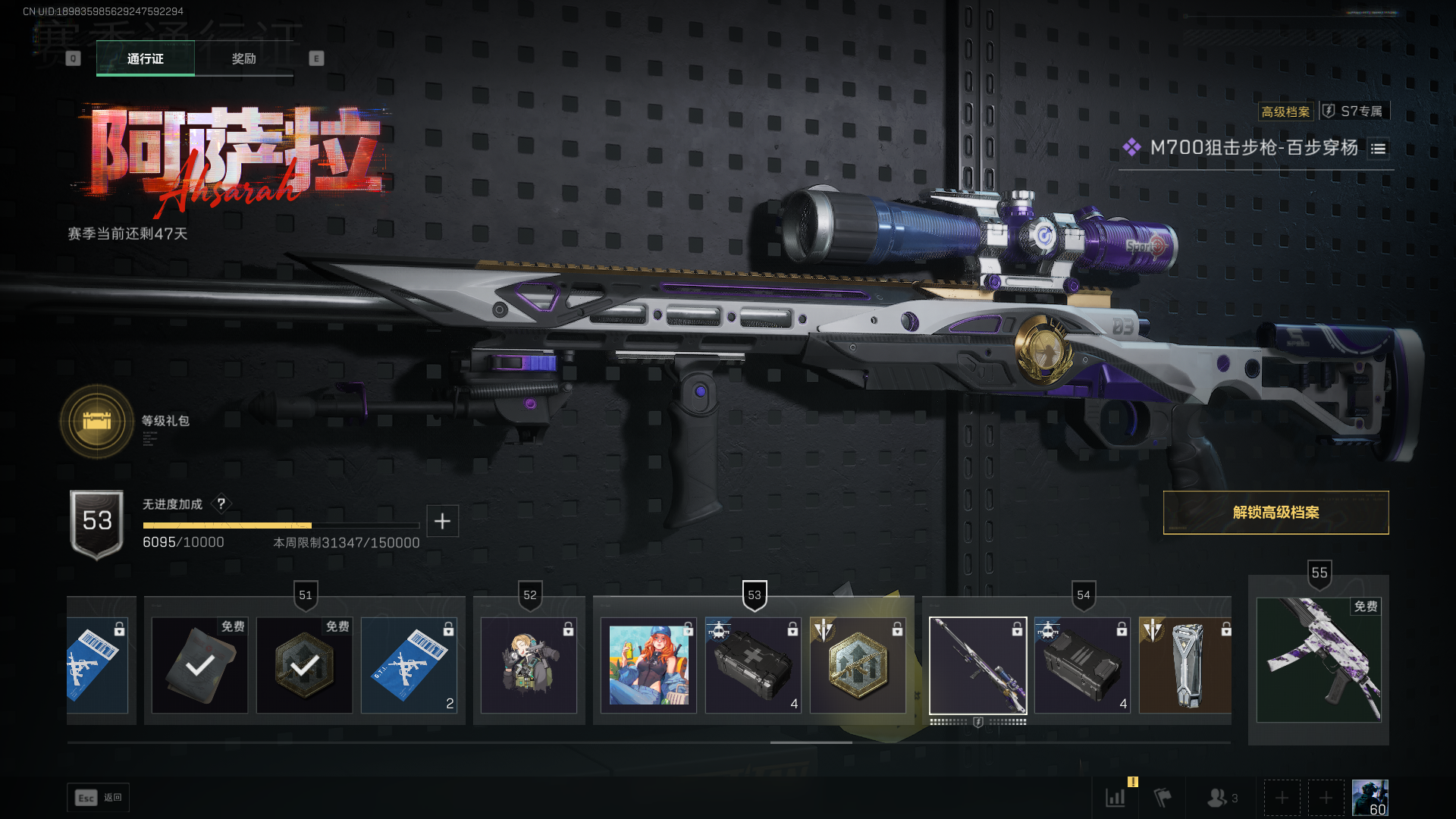This screenshot has height=819, width=1456.
Task: Select the level 55 free purple SMG reward
Action: (x=1318, y=660)
